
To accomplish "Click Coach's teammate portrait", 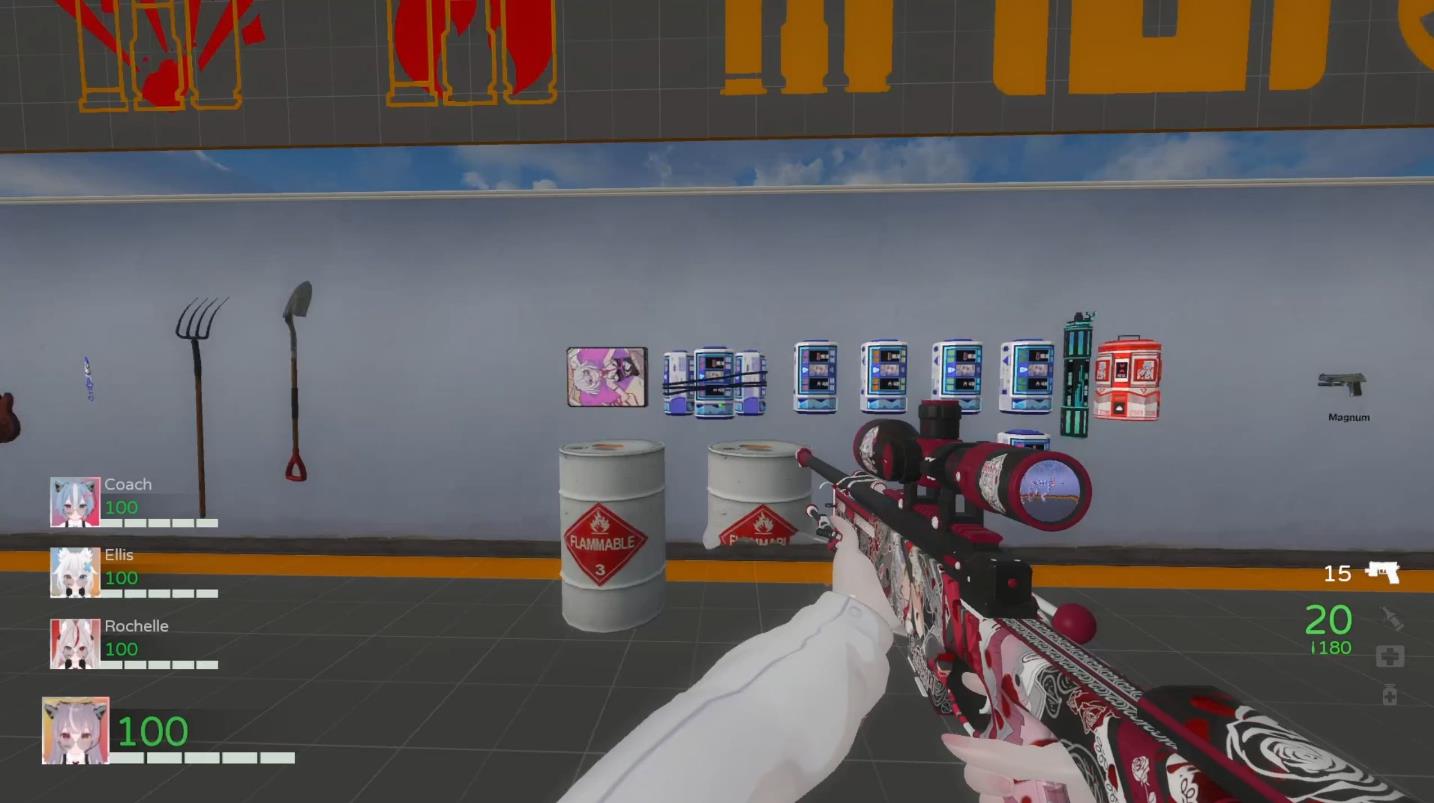I will pos(75,502).
